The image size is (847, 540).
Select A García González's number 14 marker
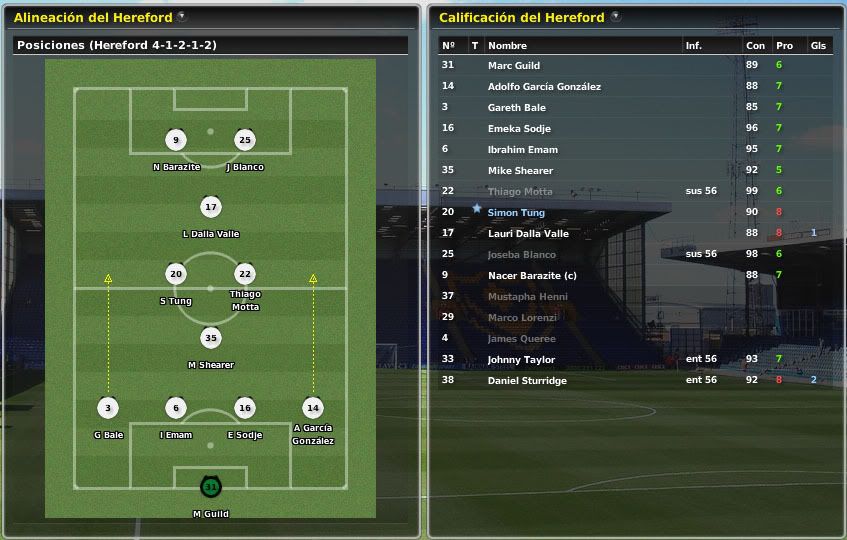[313, 408]
